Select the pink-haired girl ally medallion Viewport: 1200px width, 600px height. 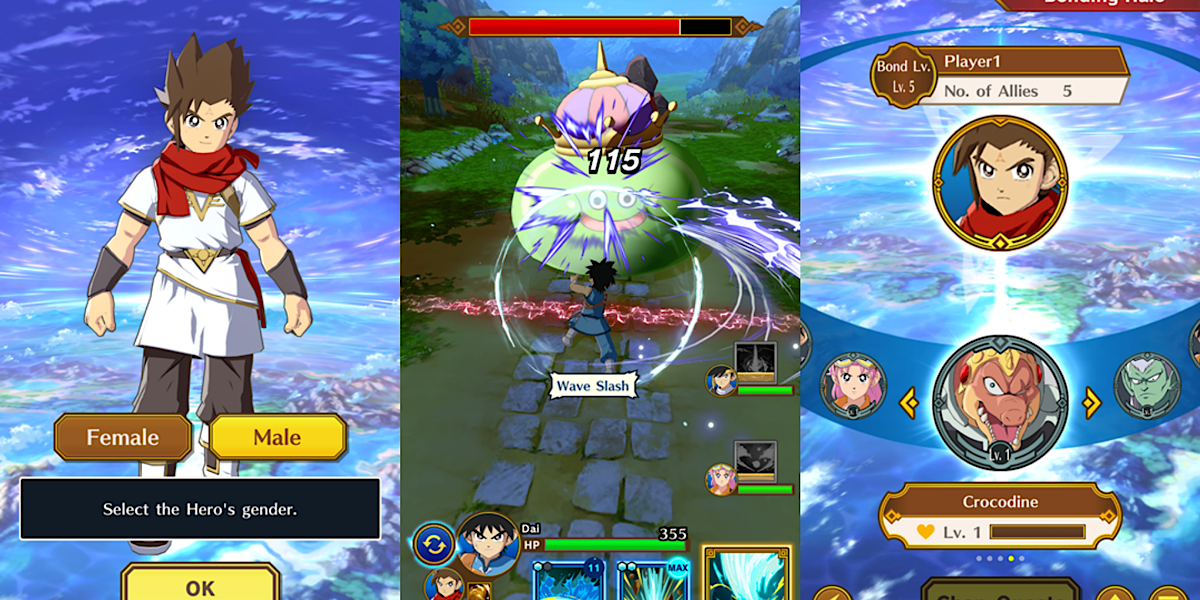(853, 385)
